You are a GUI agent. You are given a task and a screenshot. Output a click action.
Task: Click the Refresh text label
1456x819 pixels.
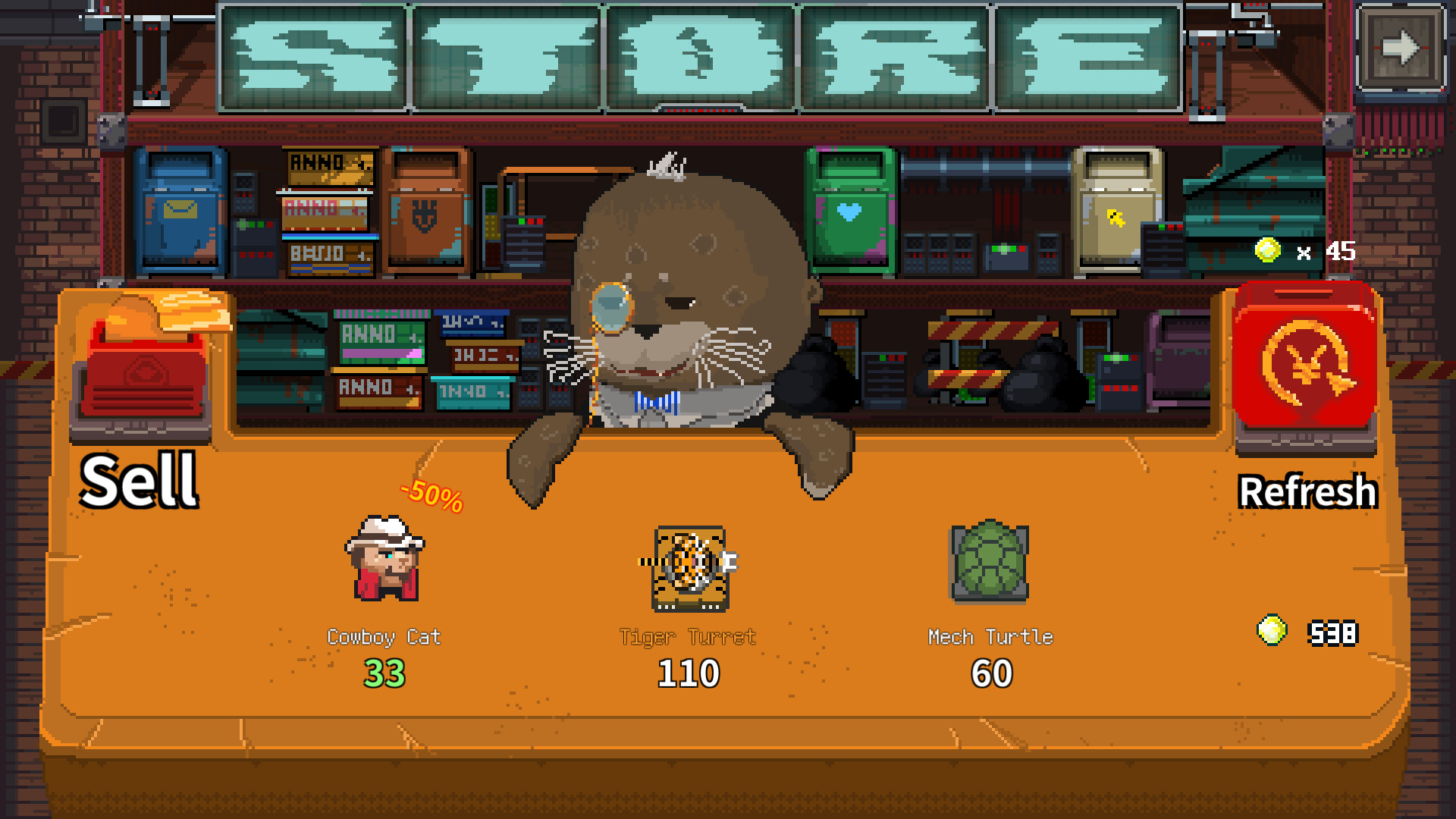pyautogui.click(x=1308, y=492)
